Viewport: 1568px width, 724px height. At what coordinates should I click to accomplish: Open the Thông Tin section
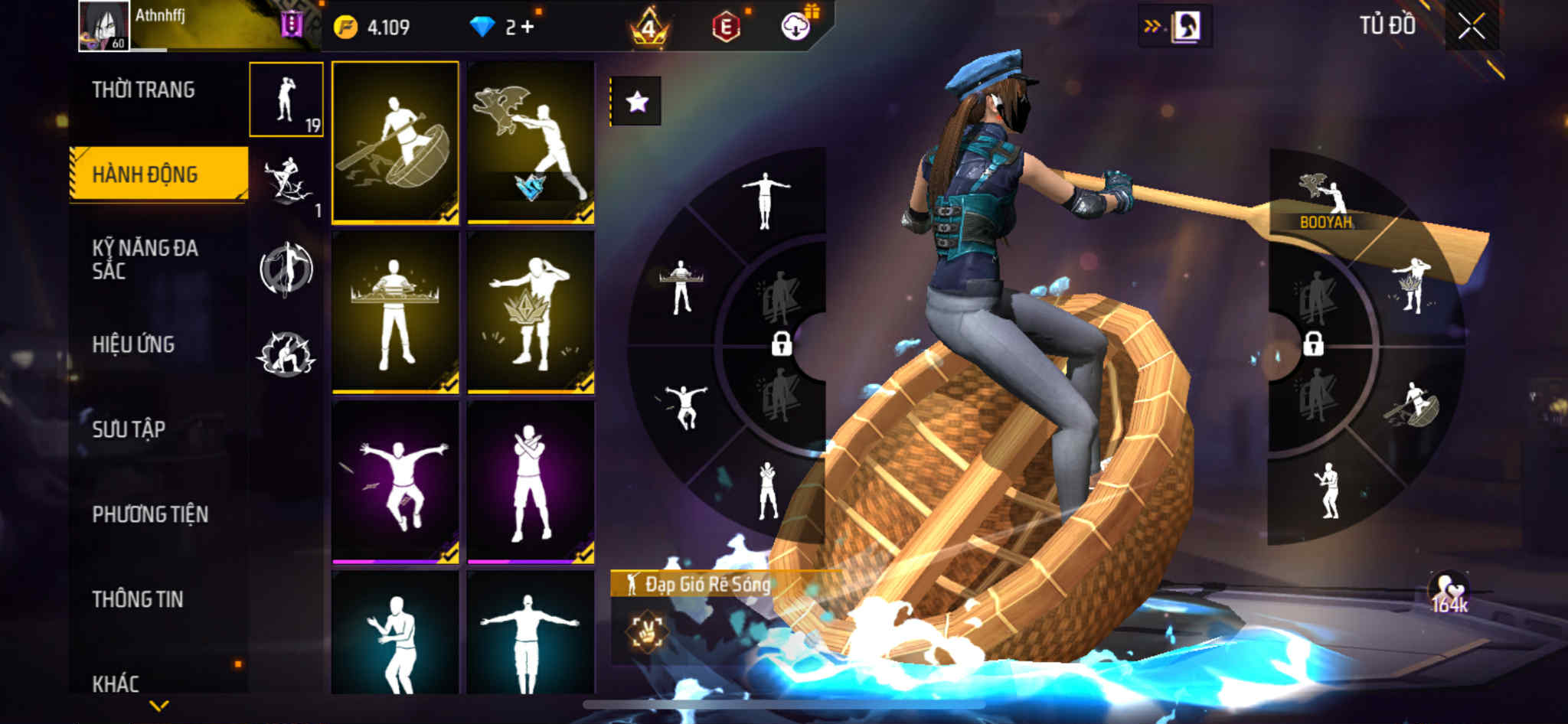click(138, 599)
